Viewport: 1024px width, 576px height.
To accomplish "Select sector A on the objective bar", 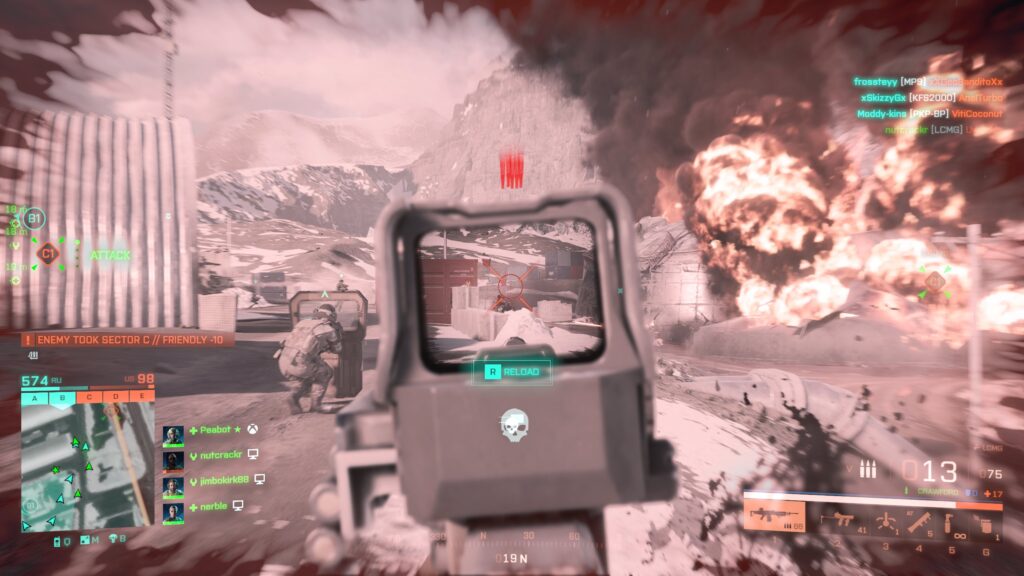I will [x=34, y=396].
